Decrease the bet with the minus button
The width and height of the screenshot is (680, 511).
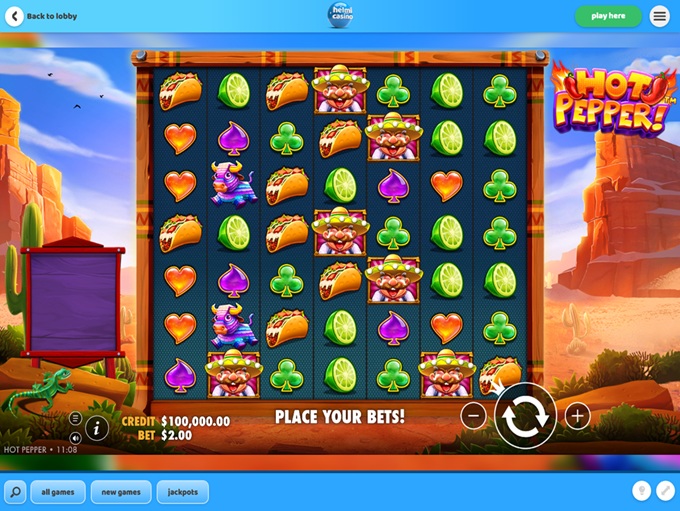474,416
